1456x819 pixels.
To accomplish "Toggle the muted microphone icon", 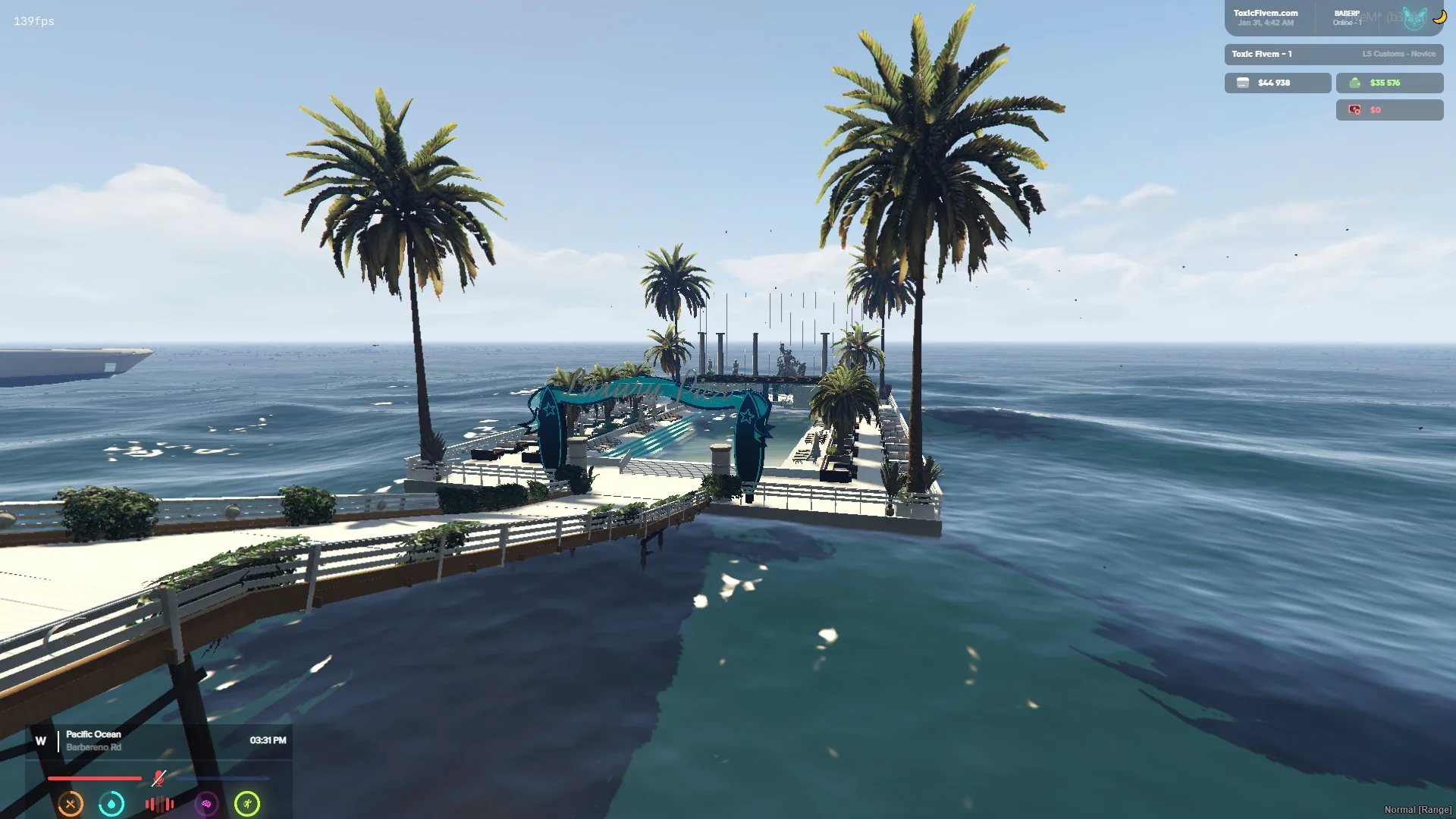I will tap(158, 778).
